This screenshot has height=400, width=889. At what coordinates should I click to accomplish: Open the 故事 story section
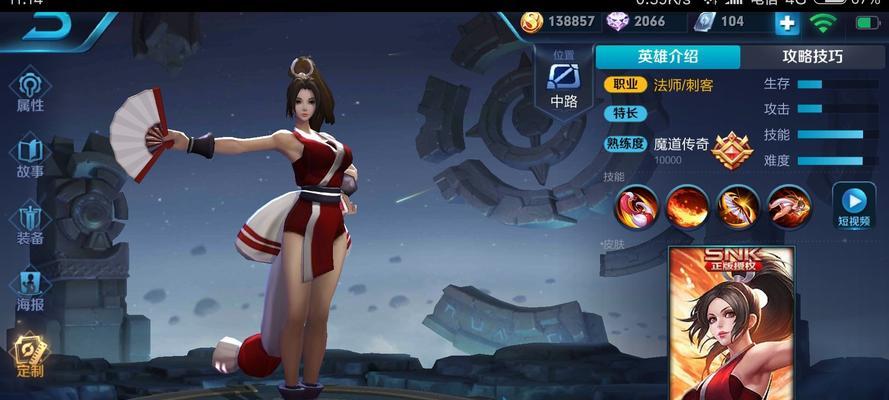(x=30, y=156)
